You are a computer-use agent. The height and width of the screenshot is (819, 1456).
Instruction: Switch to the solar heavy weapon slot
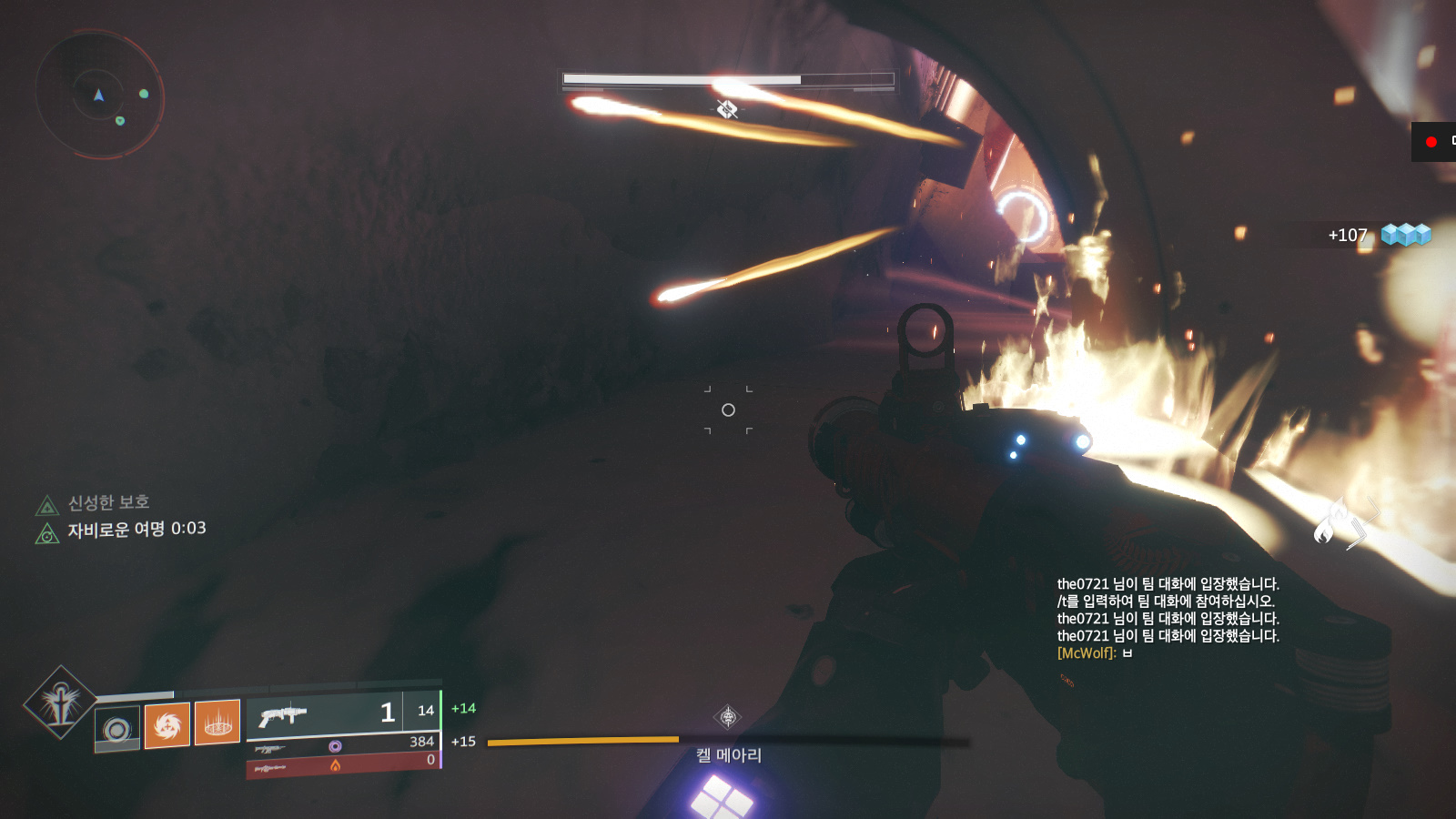tap(342, 764)
